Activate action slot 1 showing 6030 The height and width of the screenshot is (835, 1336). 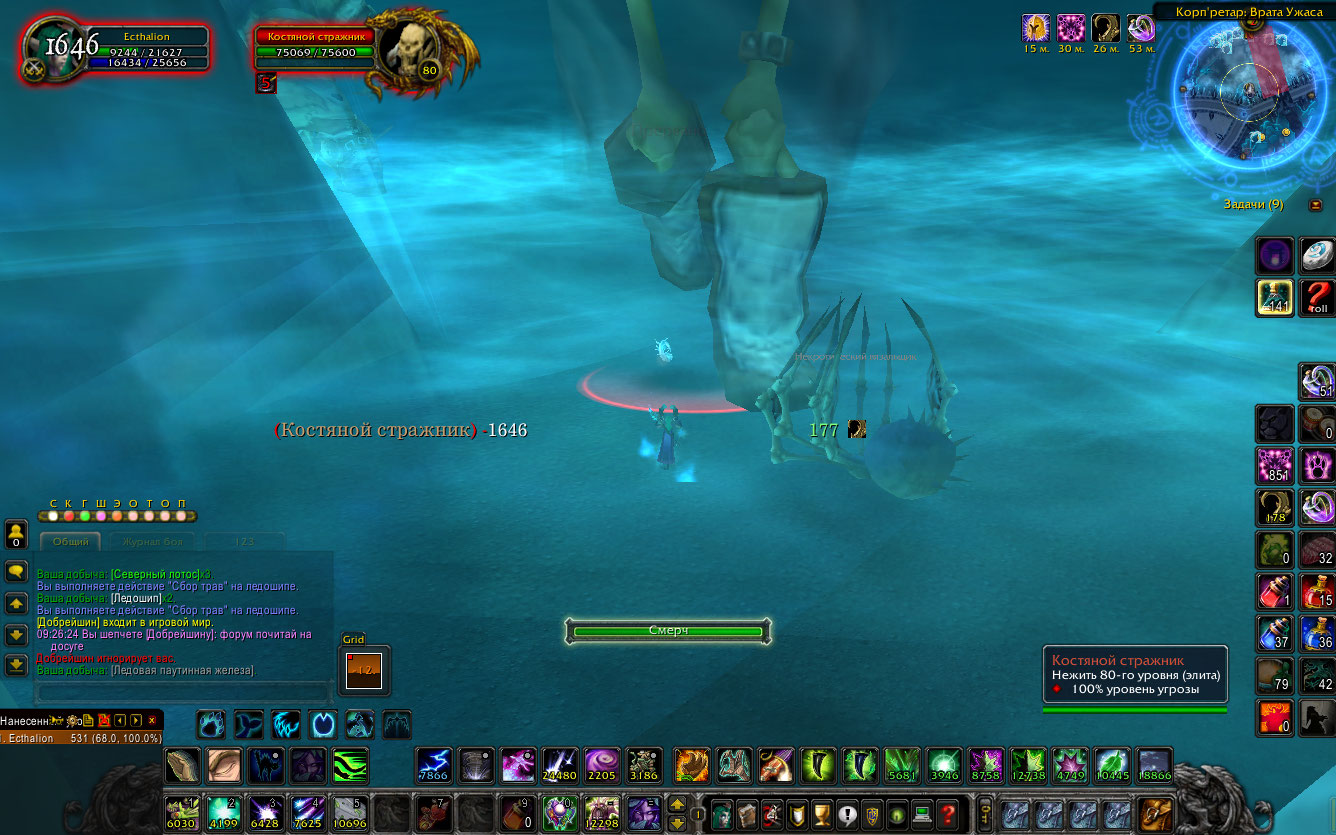(182, 812)
